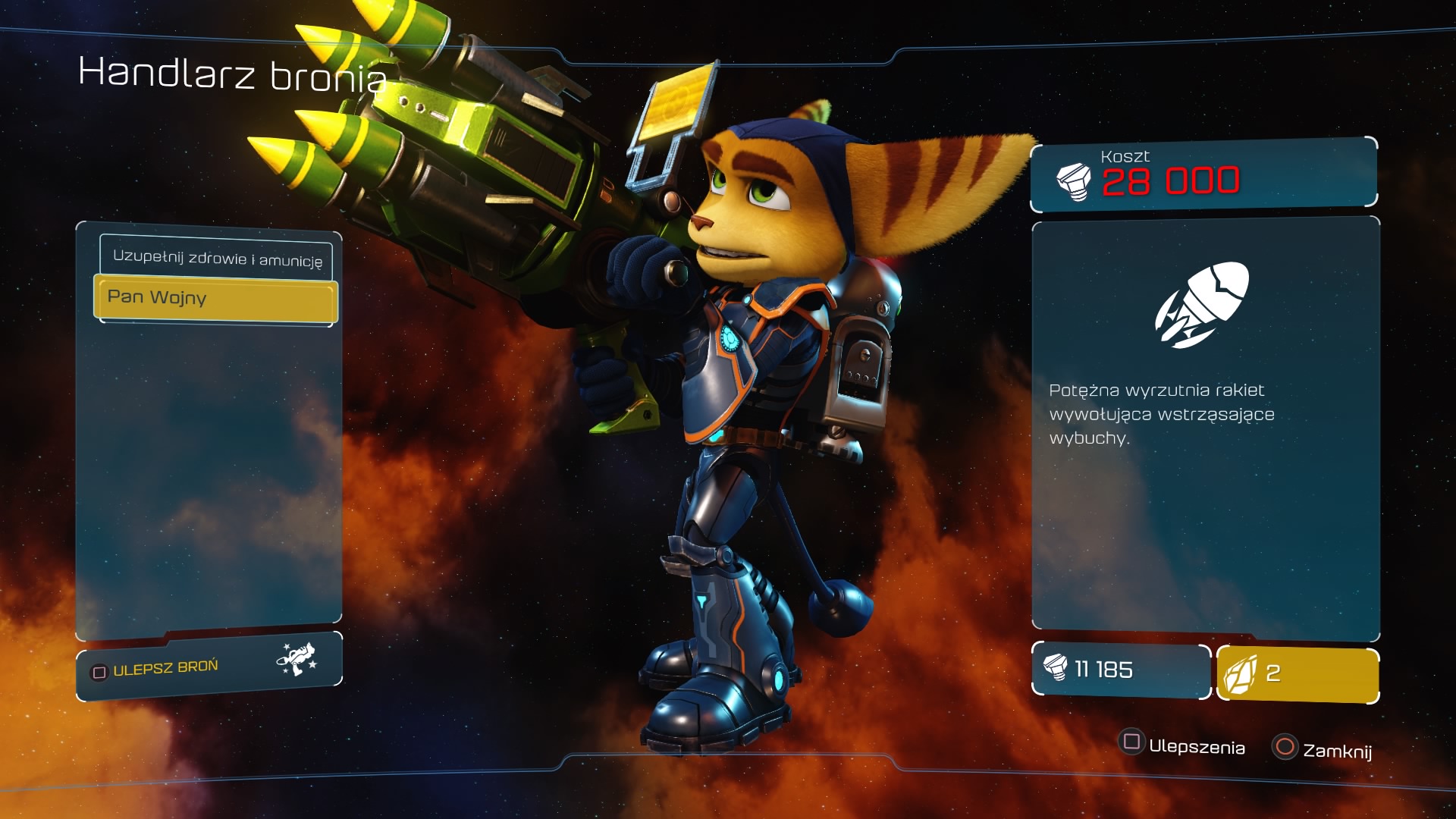Open the Ulepszenia upgrades screen
Screen dimensions: 1456x819
pos(1183,745)
